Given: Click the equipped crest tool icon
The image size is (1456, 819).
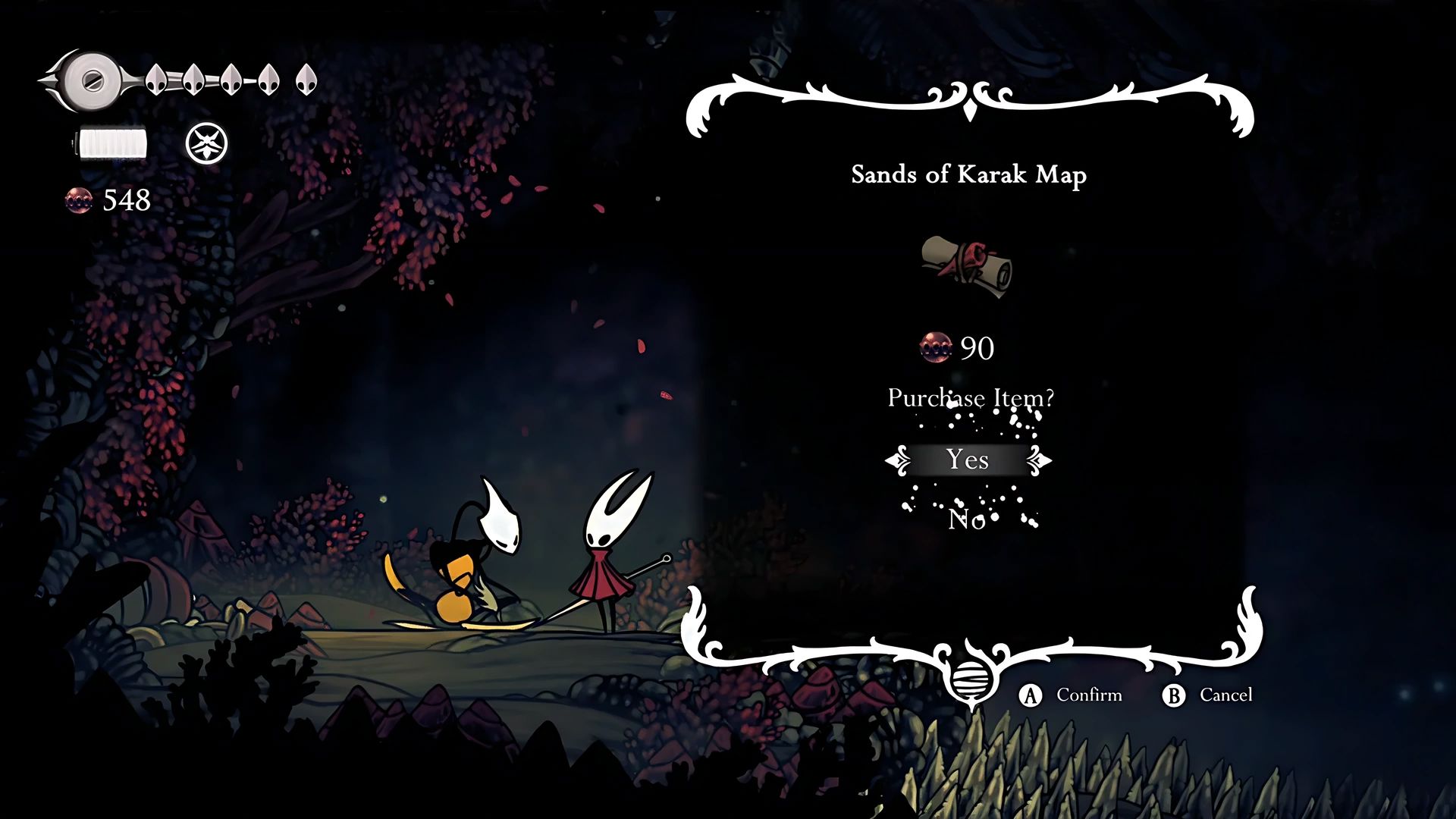Looking at the screenshot, I should [206, 143].
